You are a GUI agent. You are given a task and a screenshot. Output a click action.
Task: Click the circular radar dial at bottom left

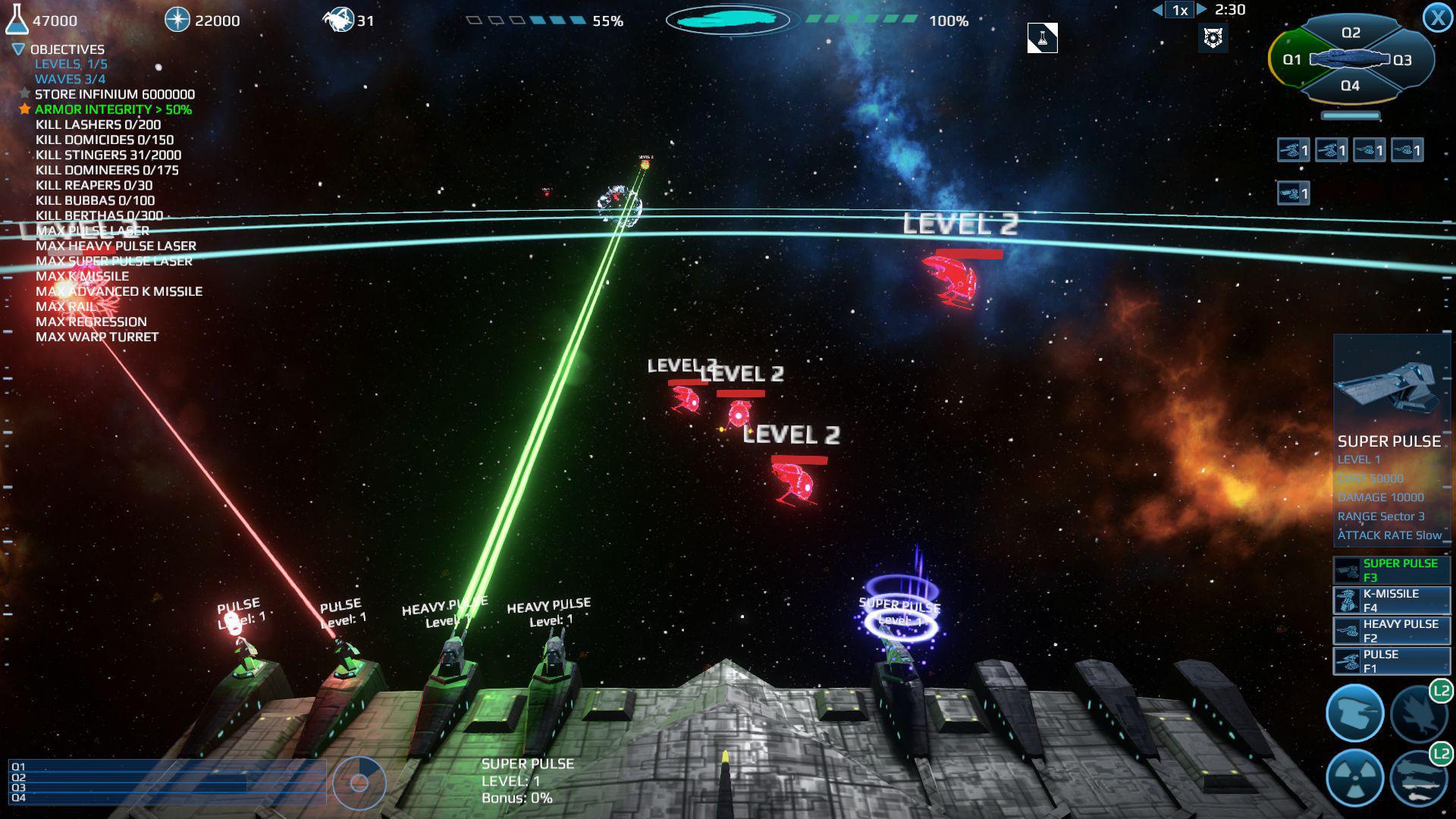coord(359,783)
